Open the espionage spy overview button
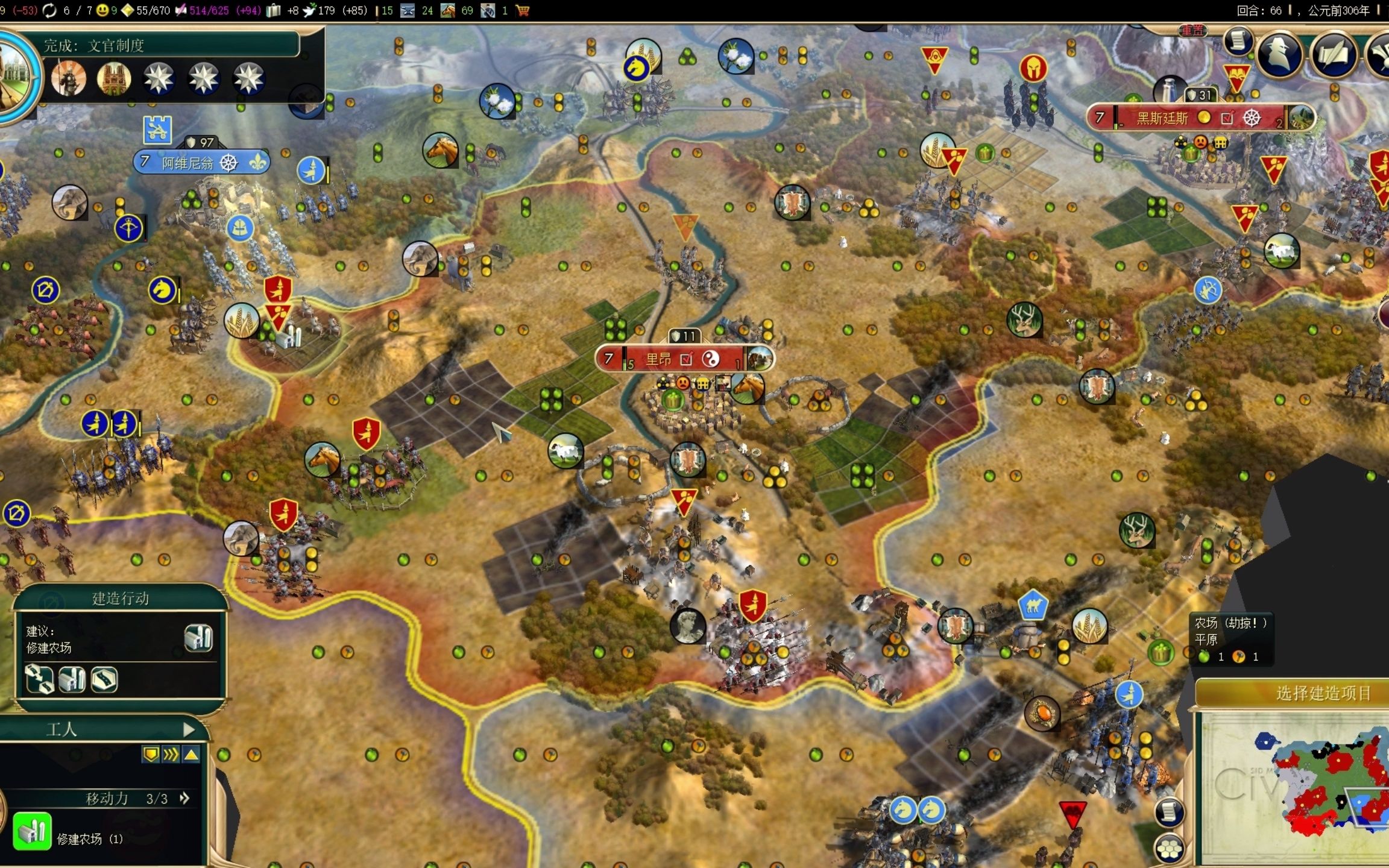 tap(1279, 55)
